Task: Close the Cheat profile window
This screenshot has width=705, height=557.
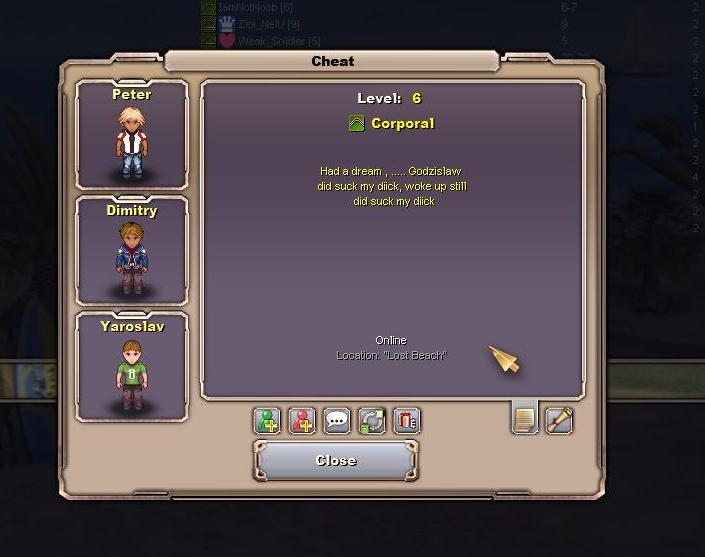Action: click(335, 461)
